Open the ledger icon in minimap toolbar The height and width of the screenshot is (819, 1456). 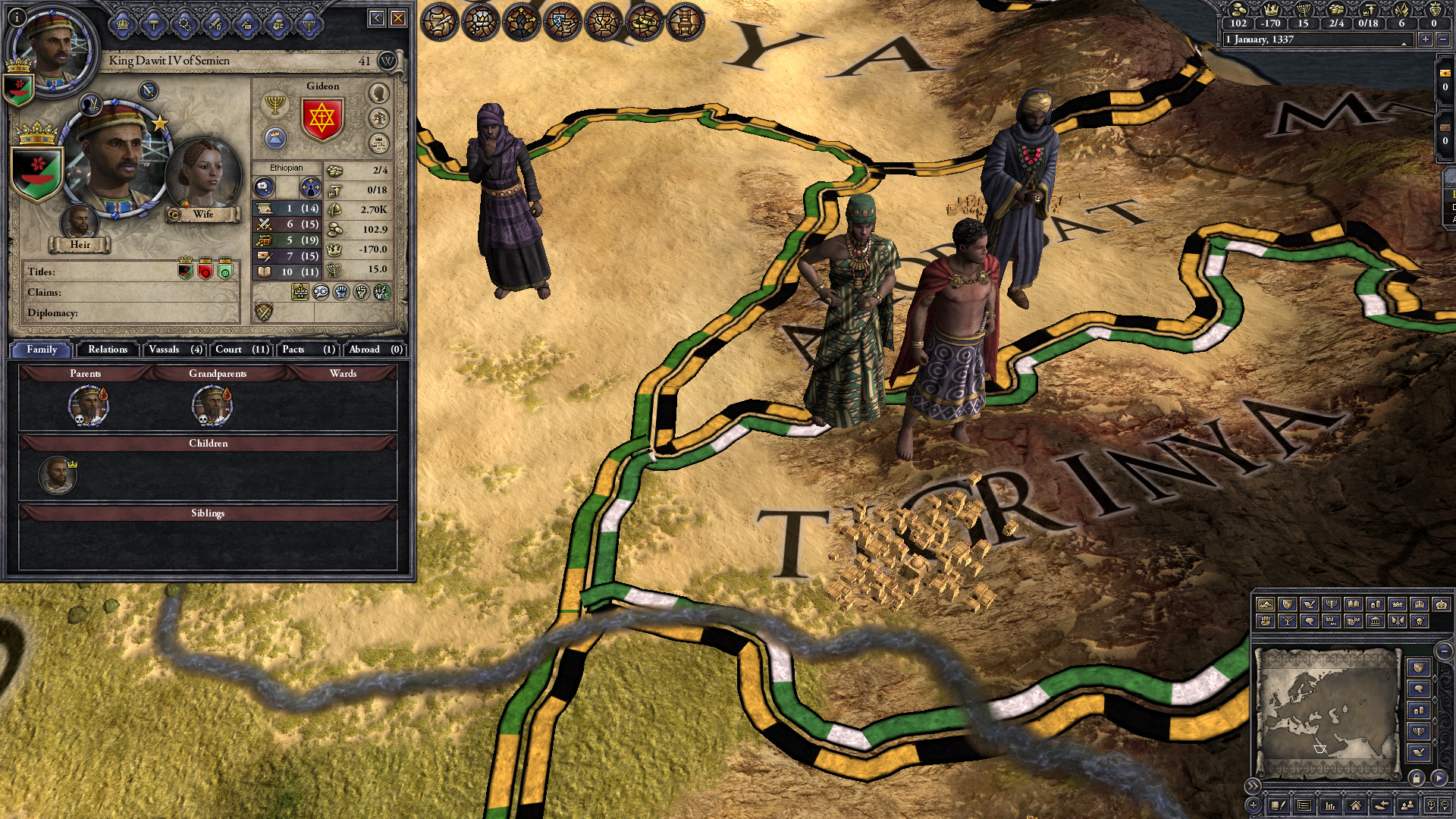1304,805
